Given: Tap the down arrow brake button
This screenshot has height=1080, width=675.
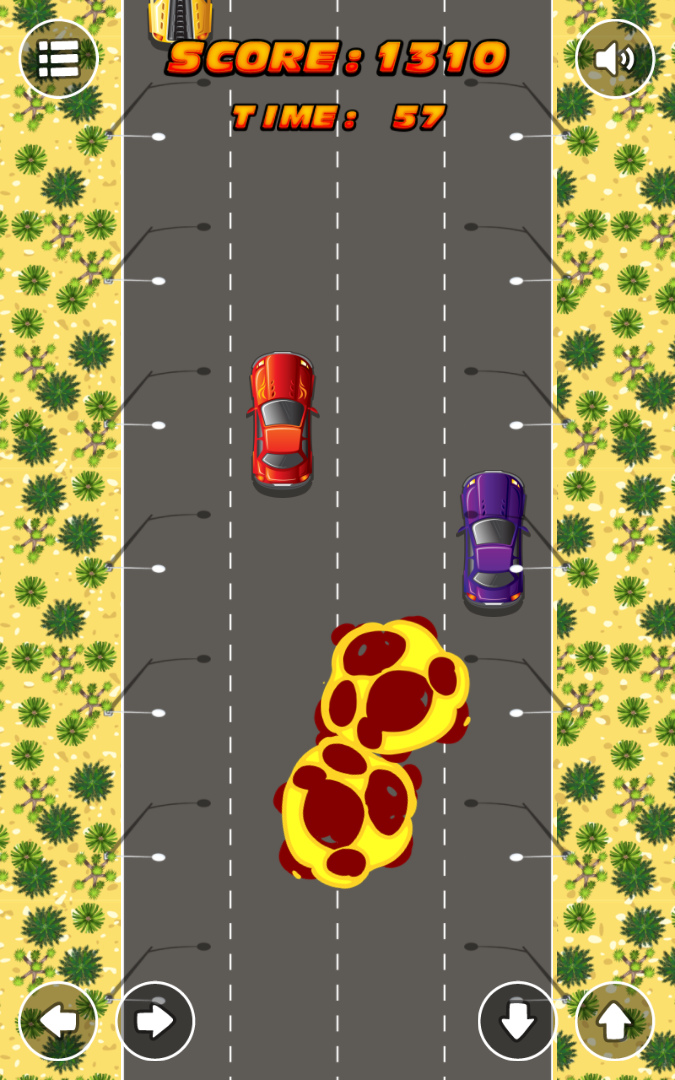Looking at the screenshot, I should (517, 1021).
